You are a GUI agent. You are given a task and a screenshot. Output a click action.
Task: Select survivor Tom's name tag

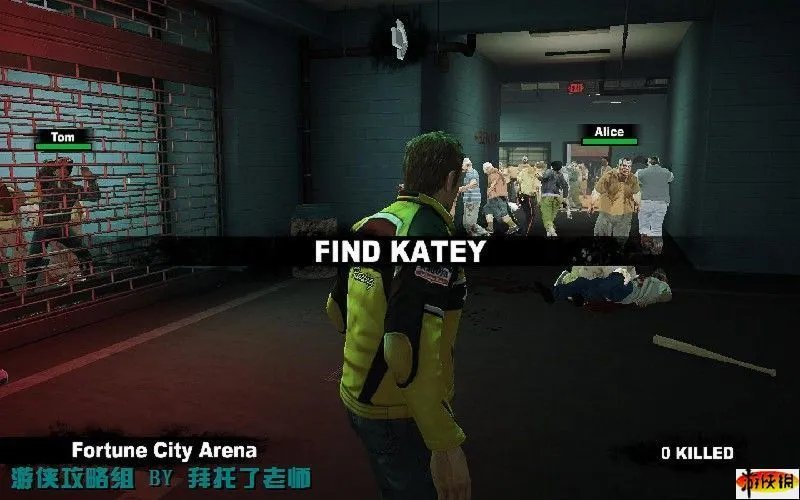(63, 136)
